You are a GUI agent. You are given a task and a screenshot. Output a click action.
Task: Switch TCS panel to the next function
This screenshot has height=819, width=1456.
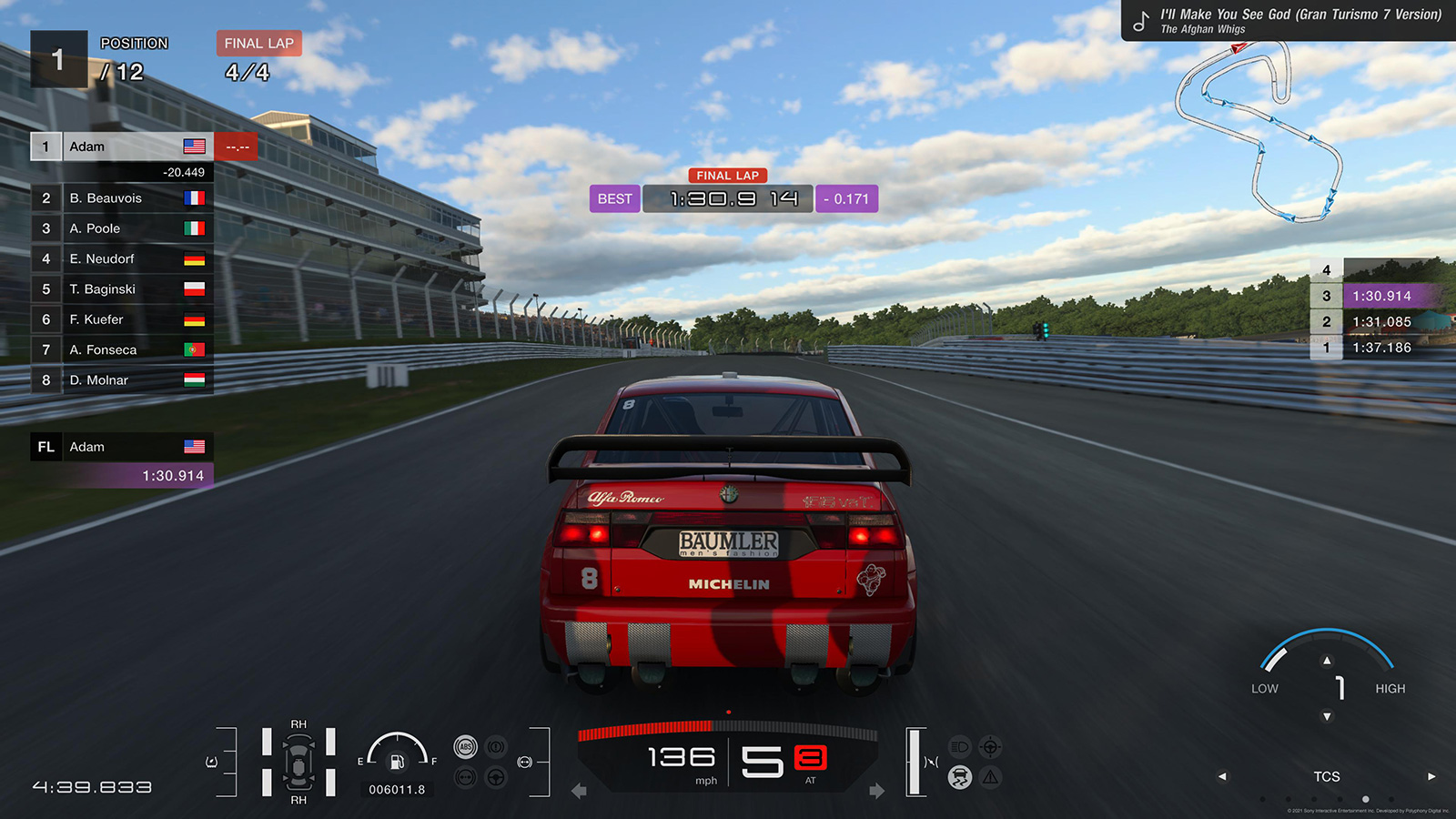[1431, 776]
